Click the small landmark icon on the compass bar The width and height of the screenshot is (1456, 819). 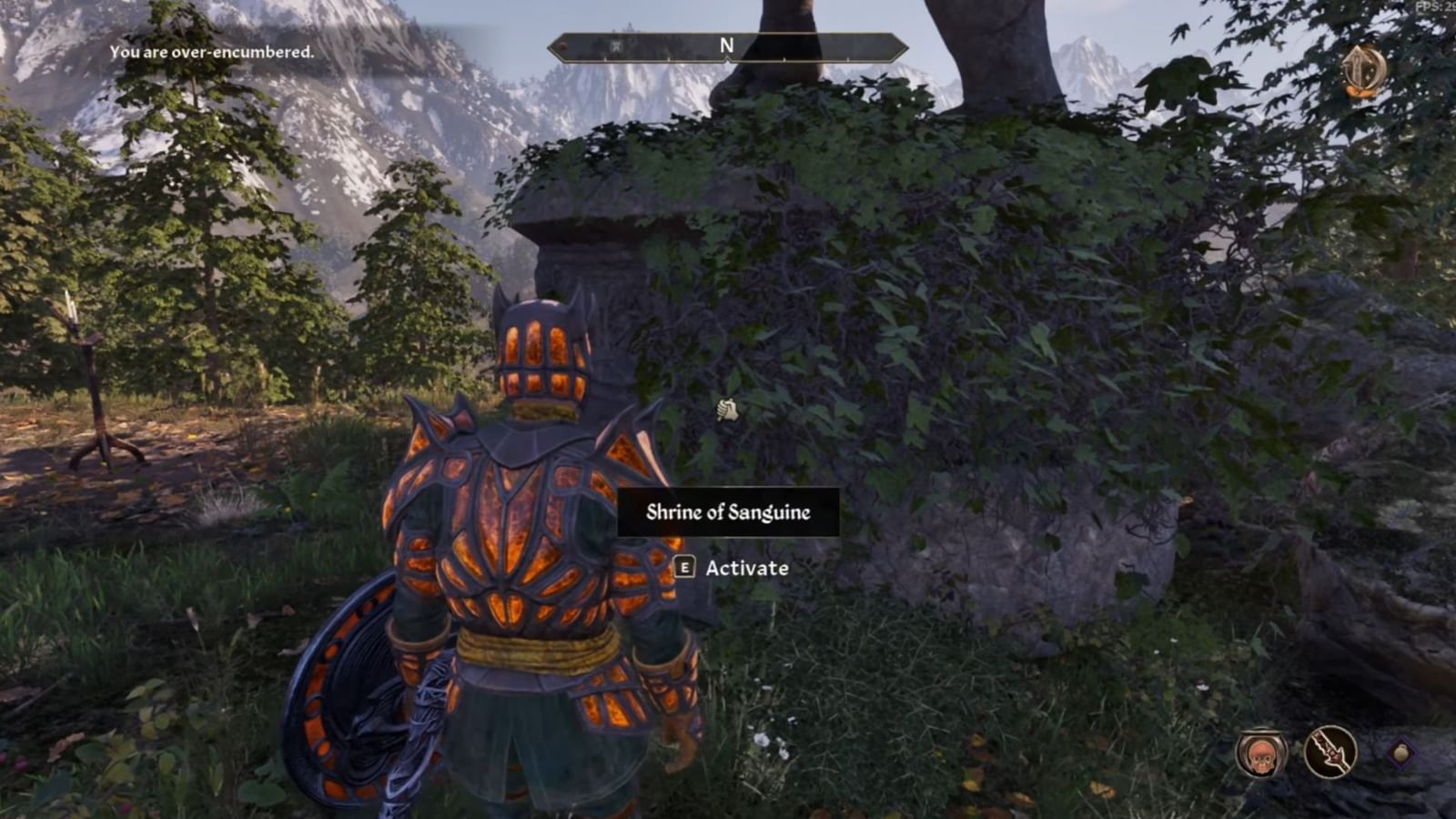click(616, 45)
